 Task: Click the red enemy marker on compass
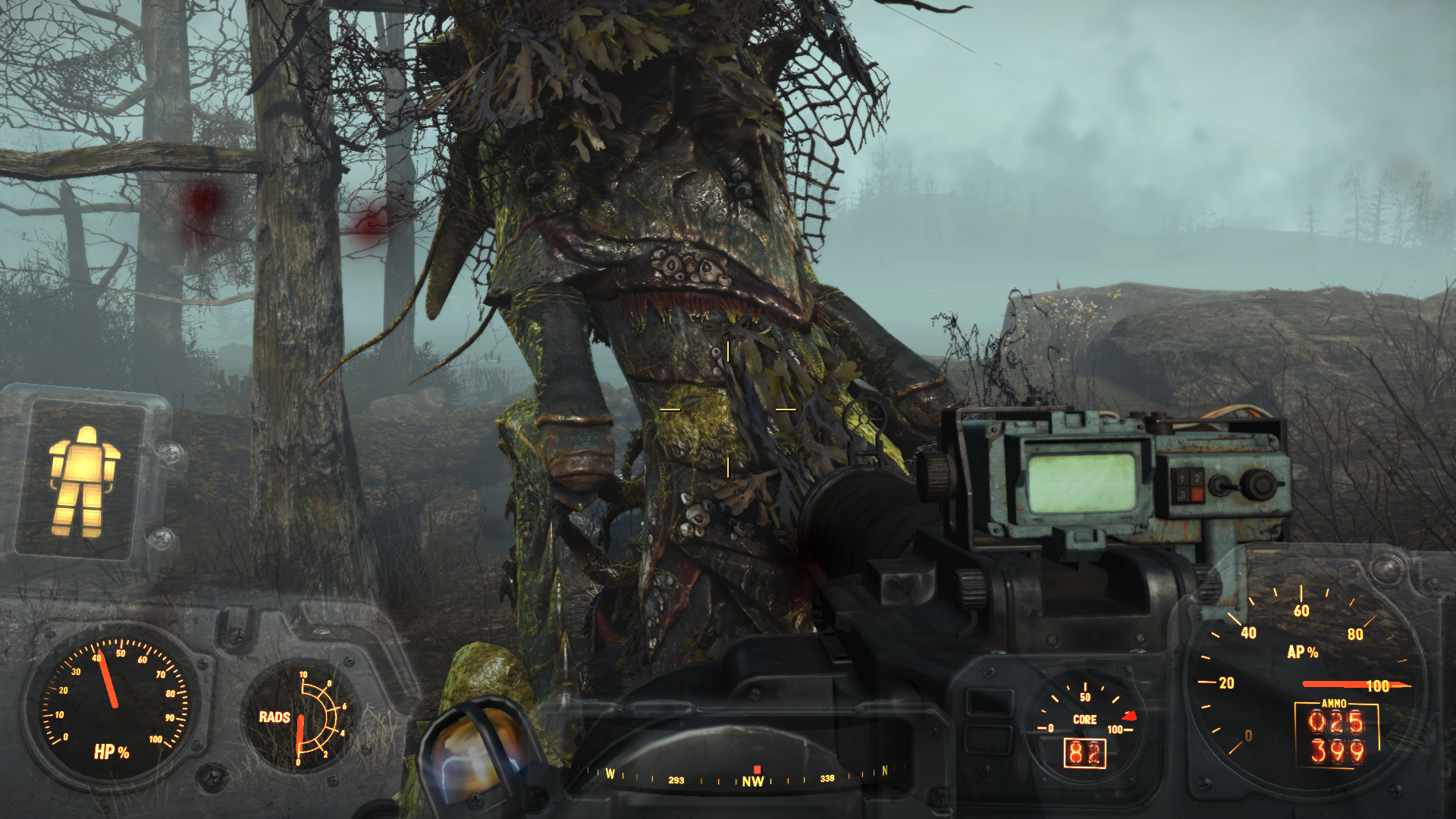pos(756,770)
